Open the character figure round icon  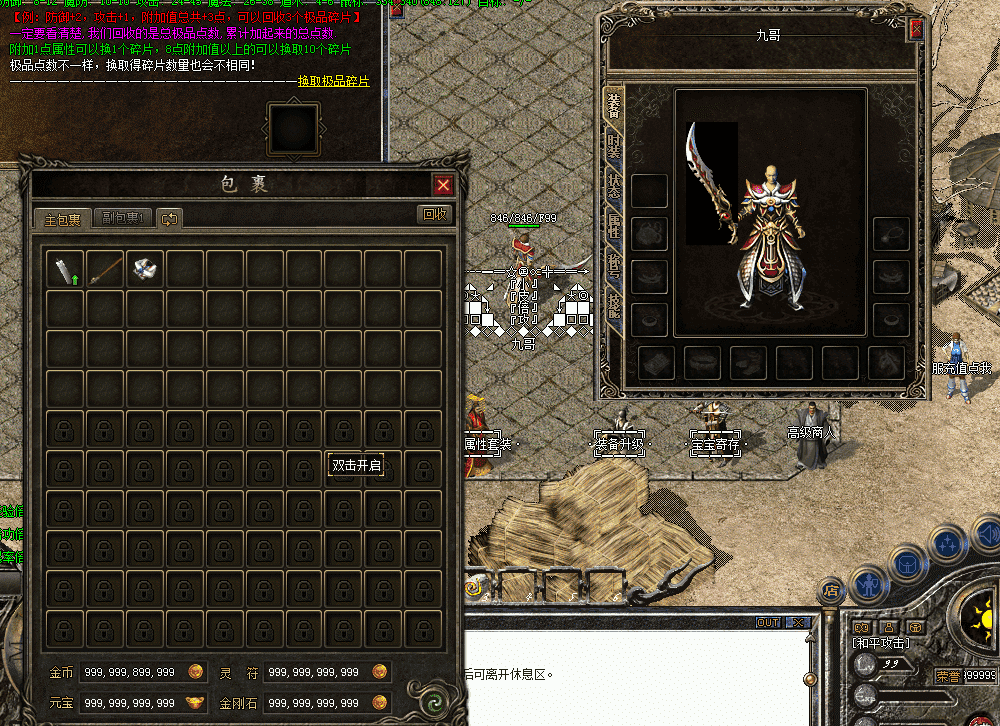pyautogui.click(x=868, y=582)
